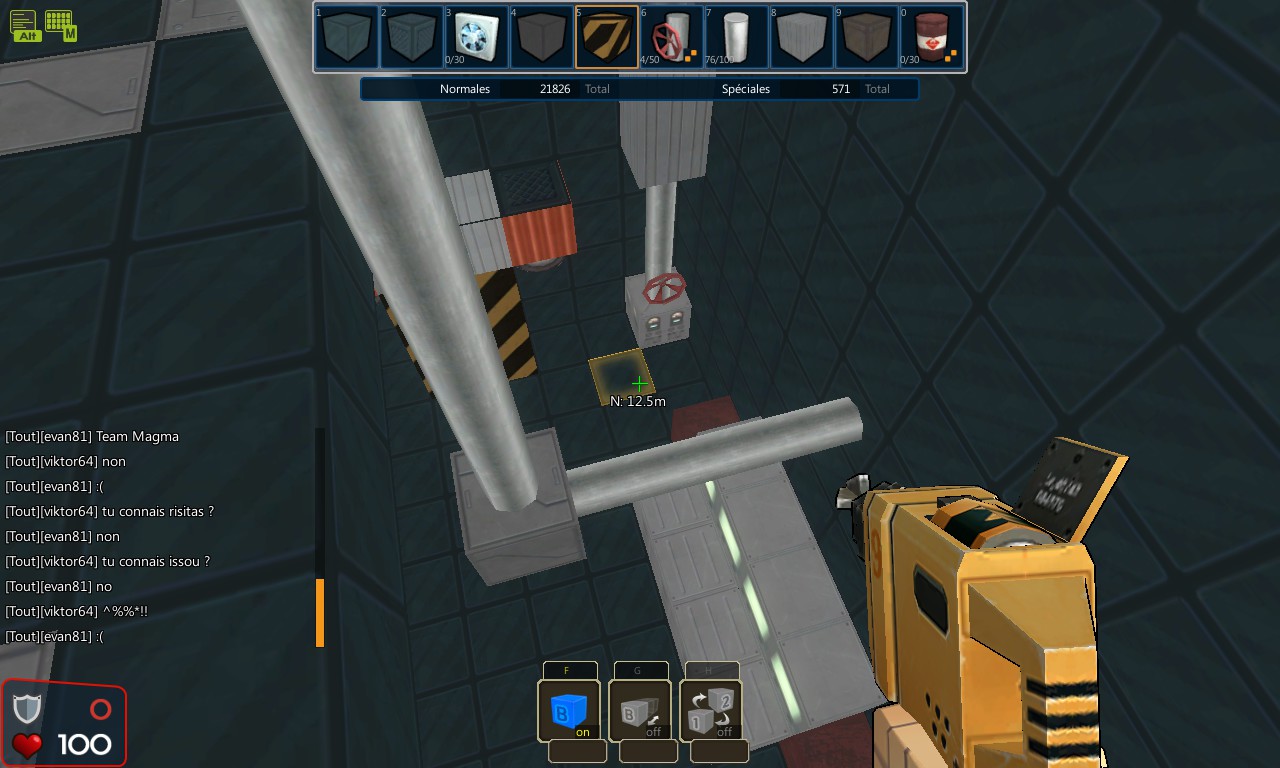Select the Normales totals tab
Viewport: 1280px width, 768px height.
[x=466, y=88]
